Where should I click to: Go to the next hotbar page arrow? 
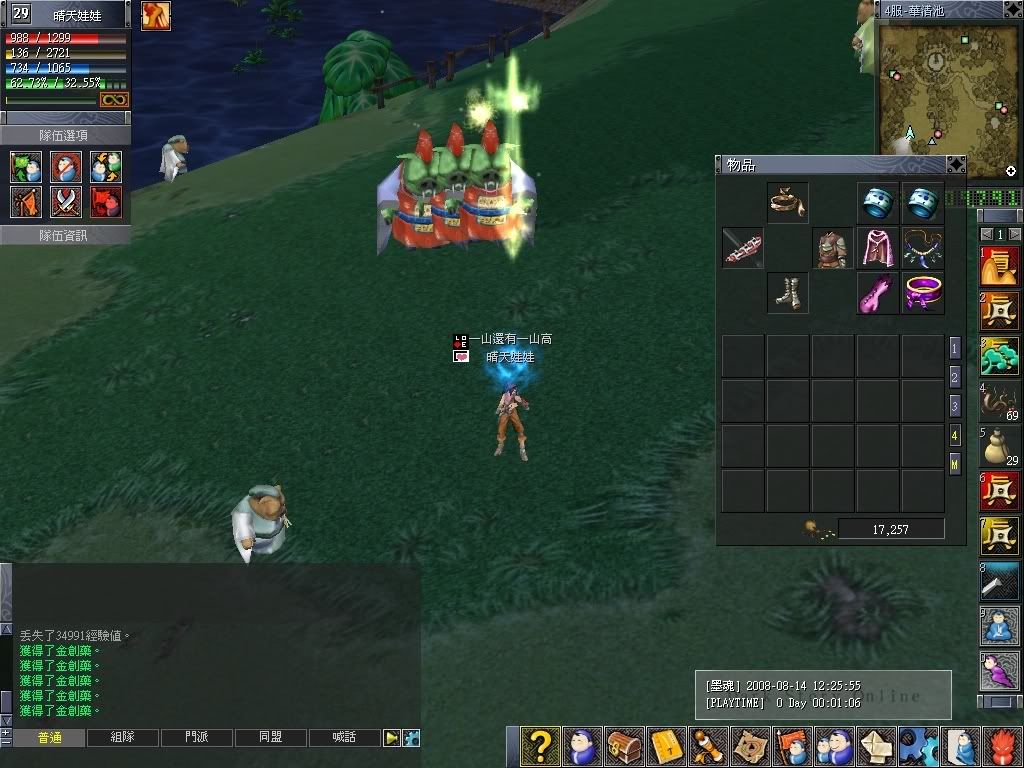click(1016, 234)
